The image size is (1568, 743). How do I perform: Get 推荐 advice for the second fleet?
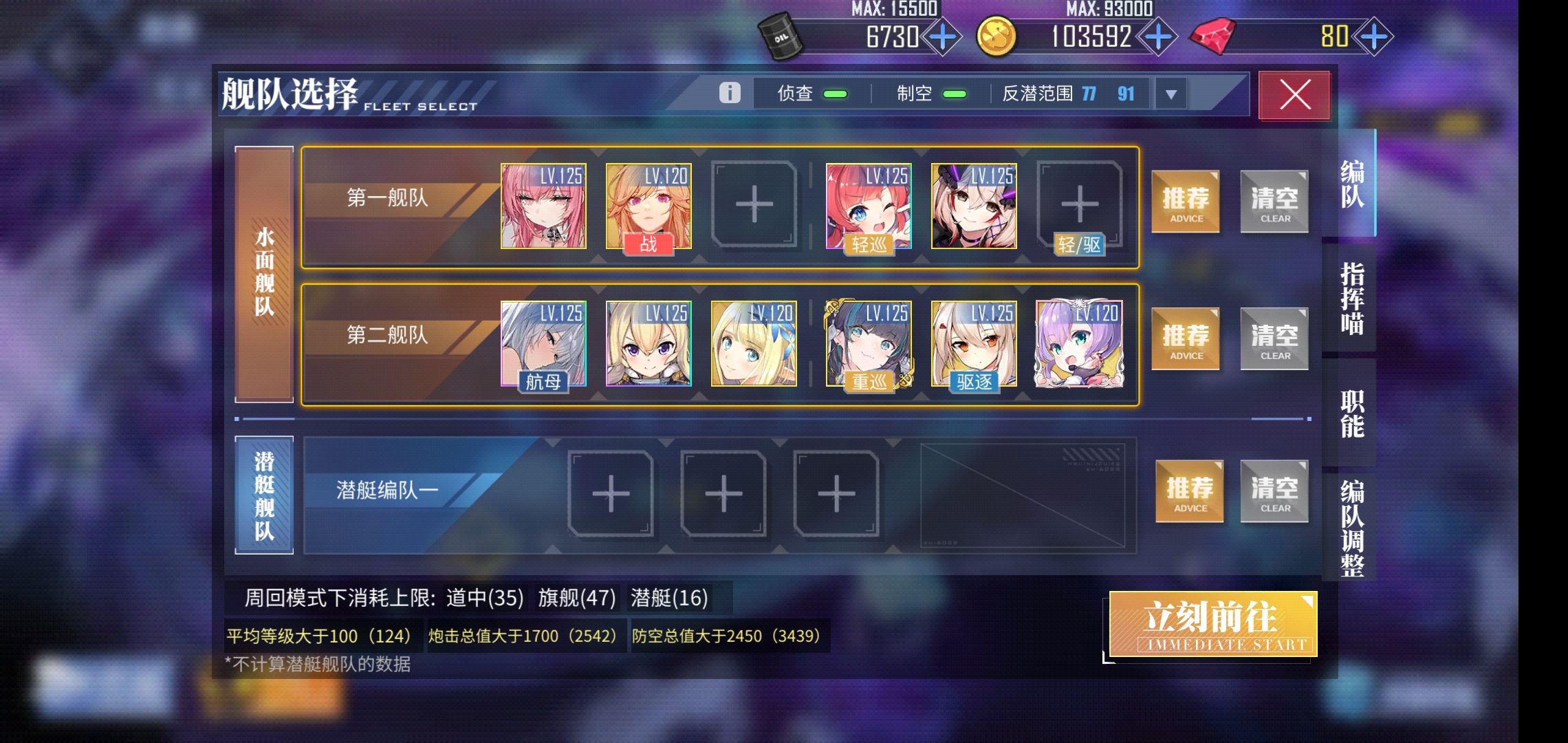[1185, 338]
